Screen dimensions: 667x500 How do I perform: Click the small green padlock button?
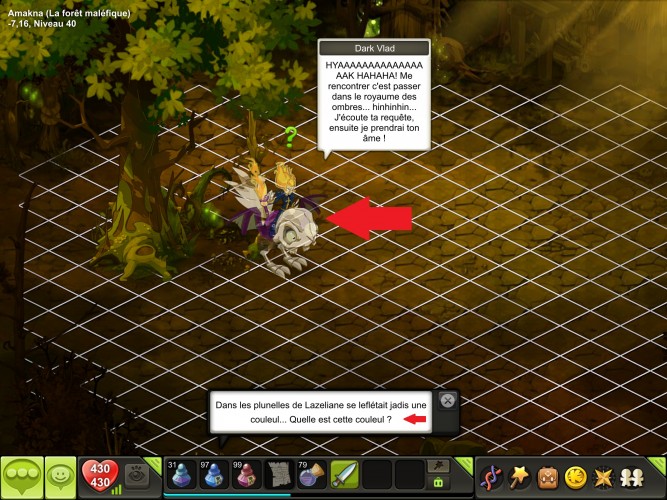point(437,482)
